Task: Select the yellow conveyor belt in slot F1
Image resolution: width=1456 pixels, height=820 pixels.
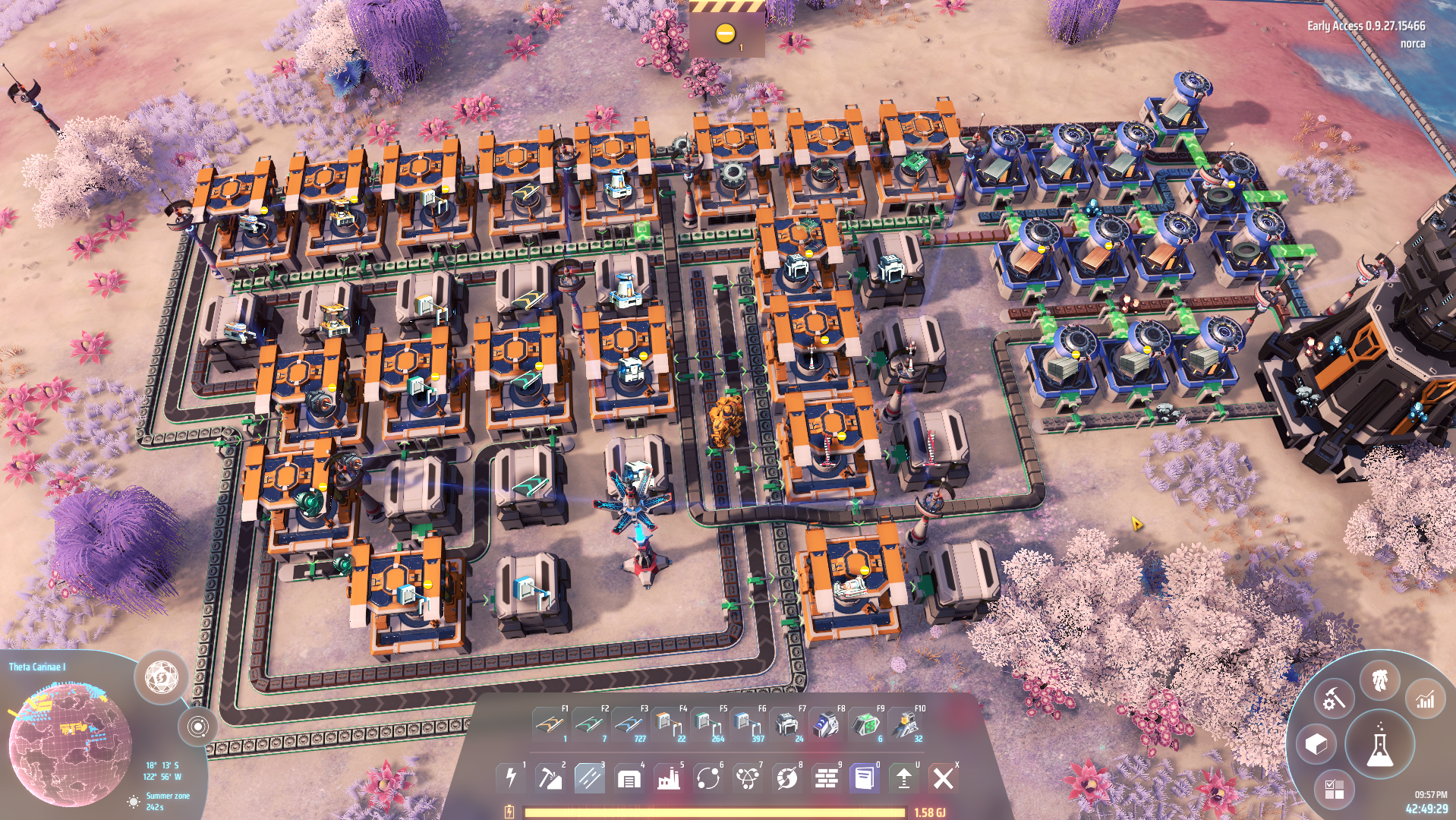Action: point(549,724)
